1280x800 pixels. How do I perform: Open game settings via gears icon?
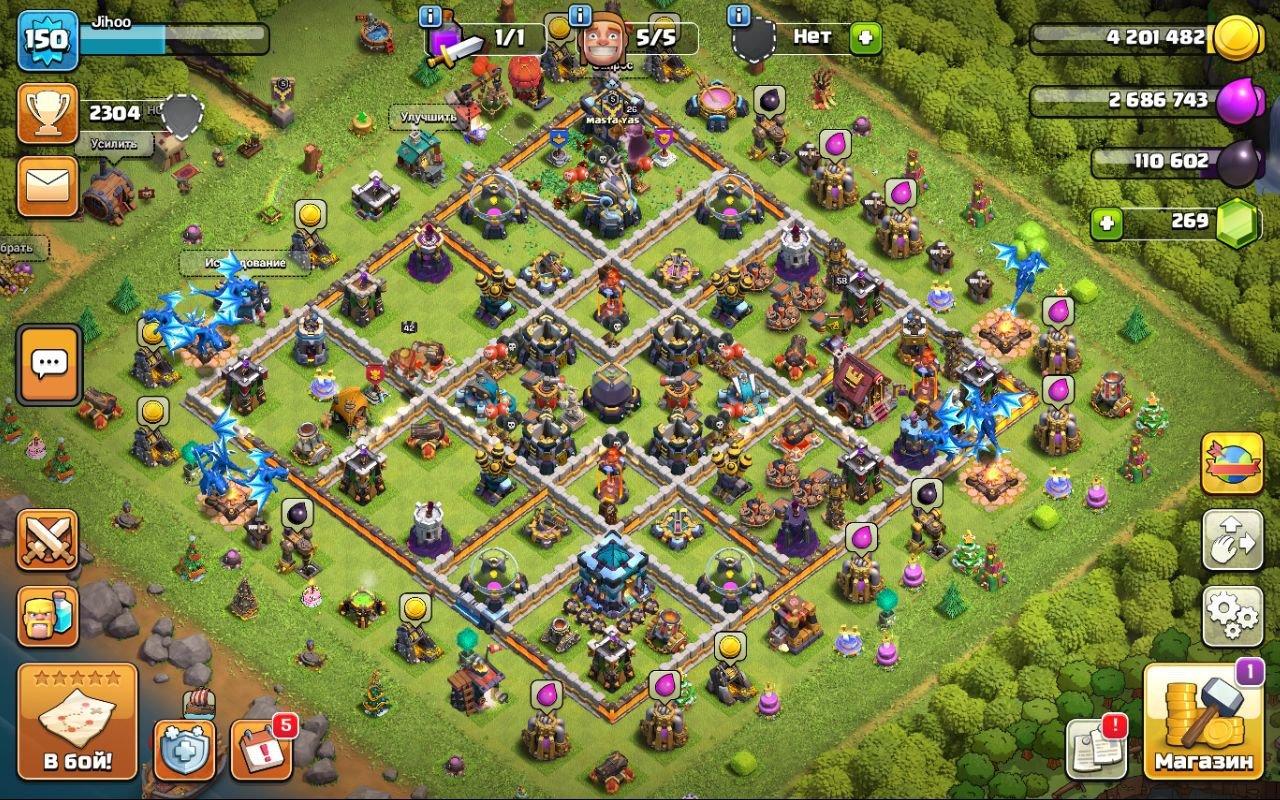pyautogui.click(x=1232, y=618)
